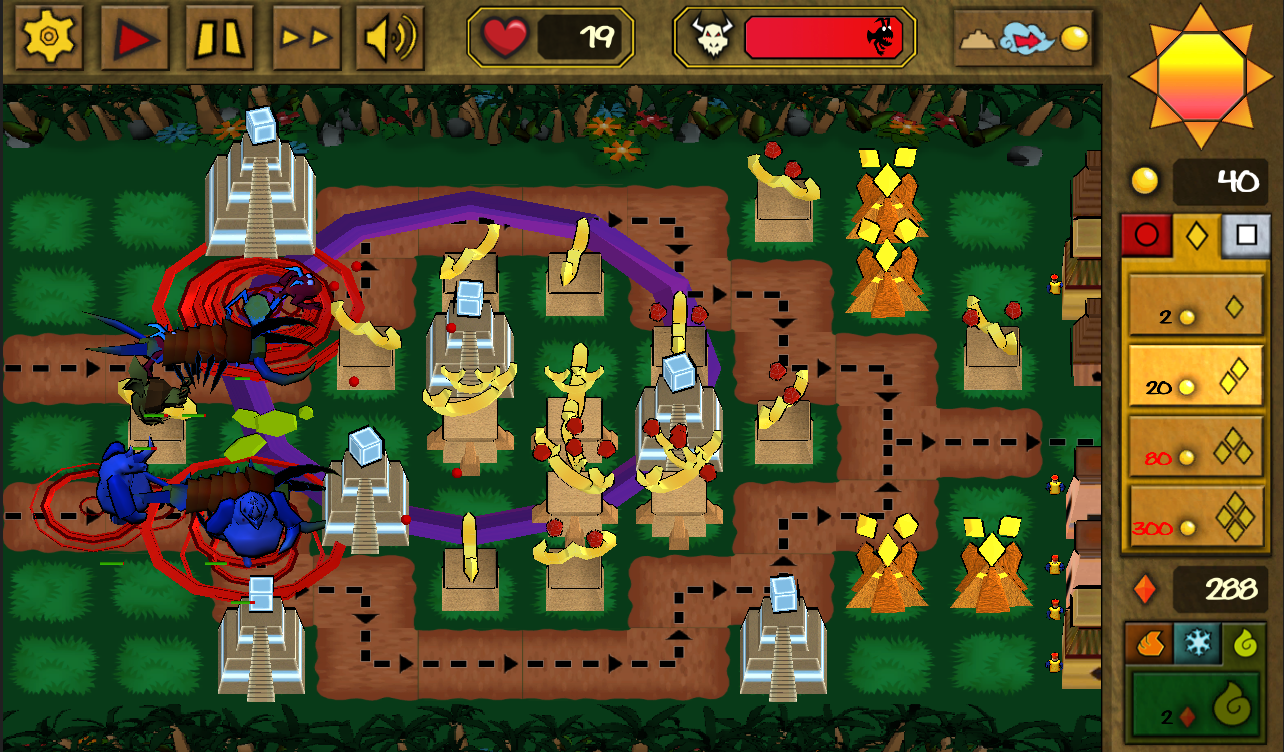Select the double-diamond tower costing 20 gold

pyautogui.click(x=1196, y=375)
